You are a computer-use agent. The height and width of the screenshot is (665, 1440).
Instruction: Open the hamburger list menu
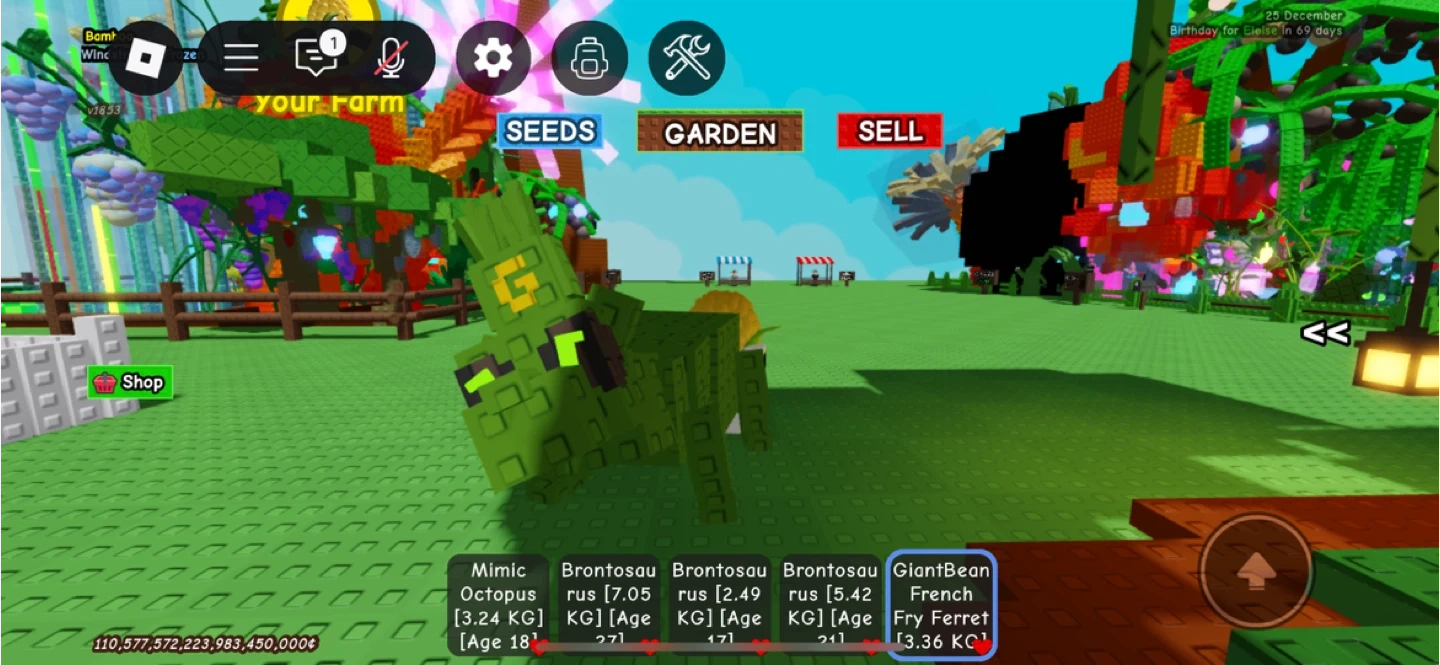pyautogui.click(x=241, y=58)
